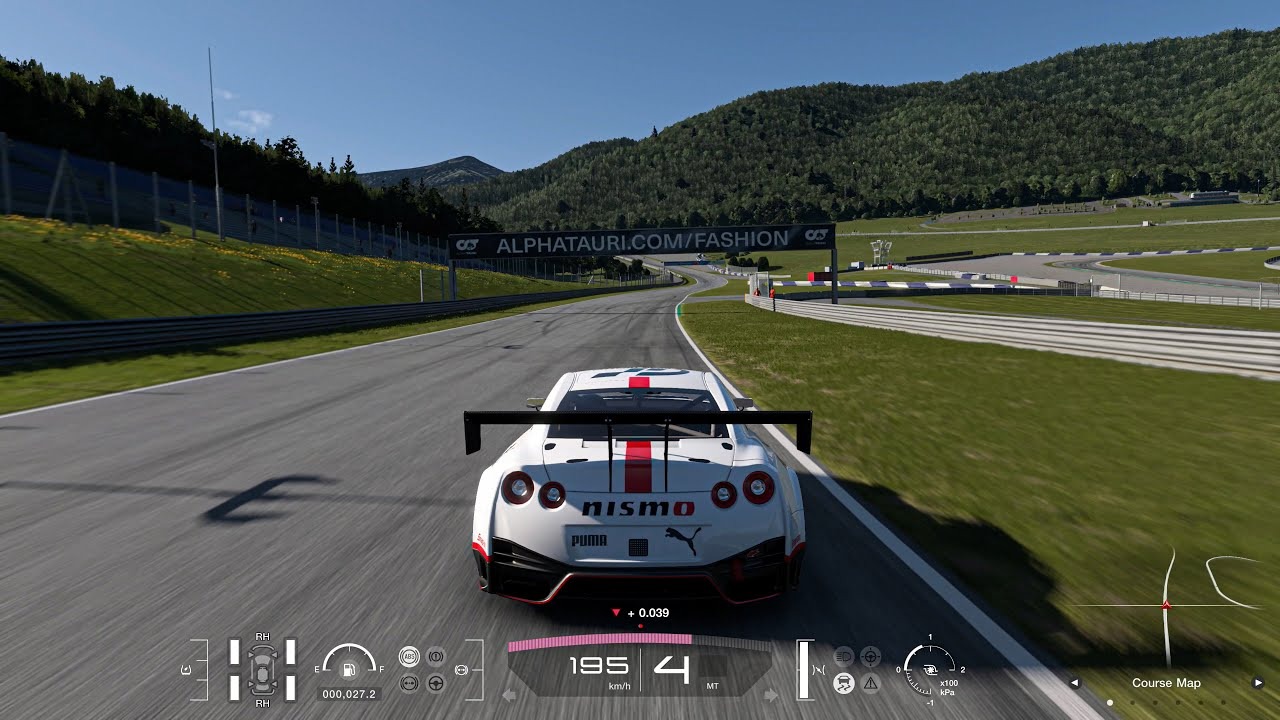Click the hazard warning triangle icon
Image resolution: width=1280 pixels, height=720 pixels.
(x=871, y=683)
